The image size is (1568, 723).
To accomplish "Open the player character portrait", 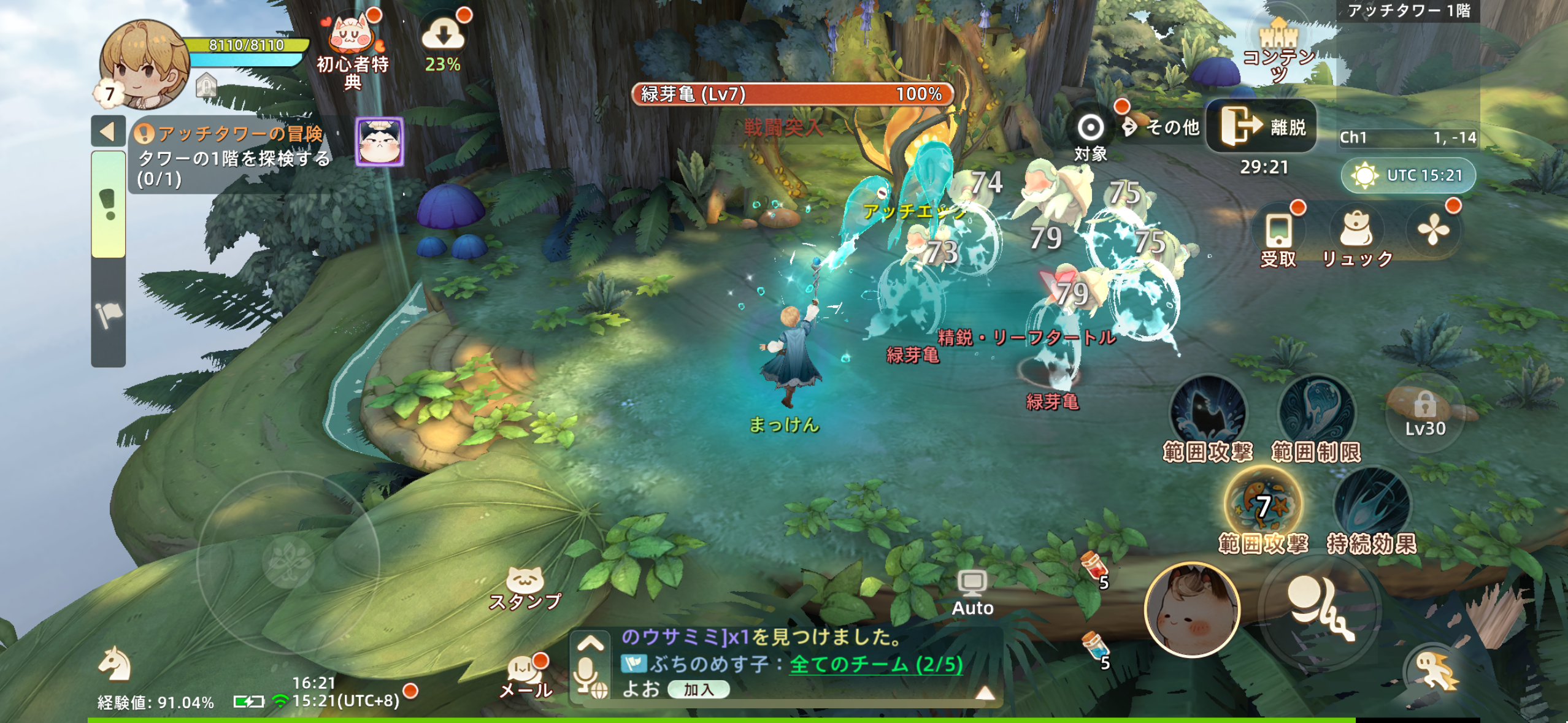I will click(145, 63).
